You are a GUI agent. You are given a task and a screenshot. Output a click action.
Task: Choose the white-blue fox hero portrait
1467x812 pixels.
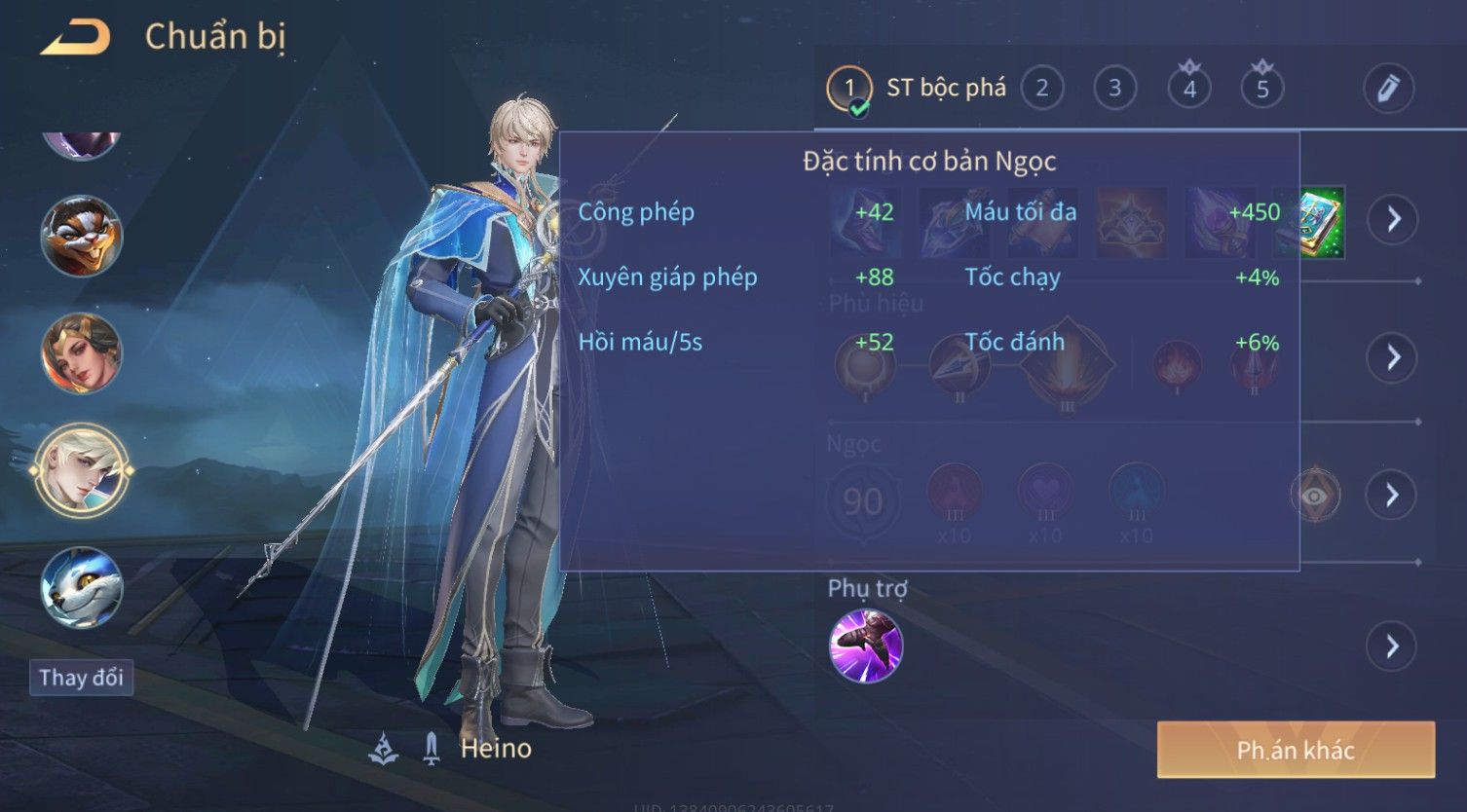tap(81, 588)
